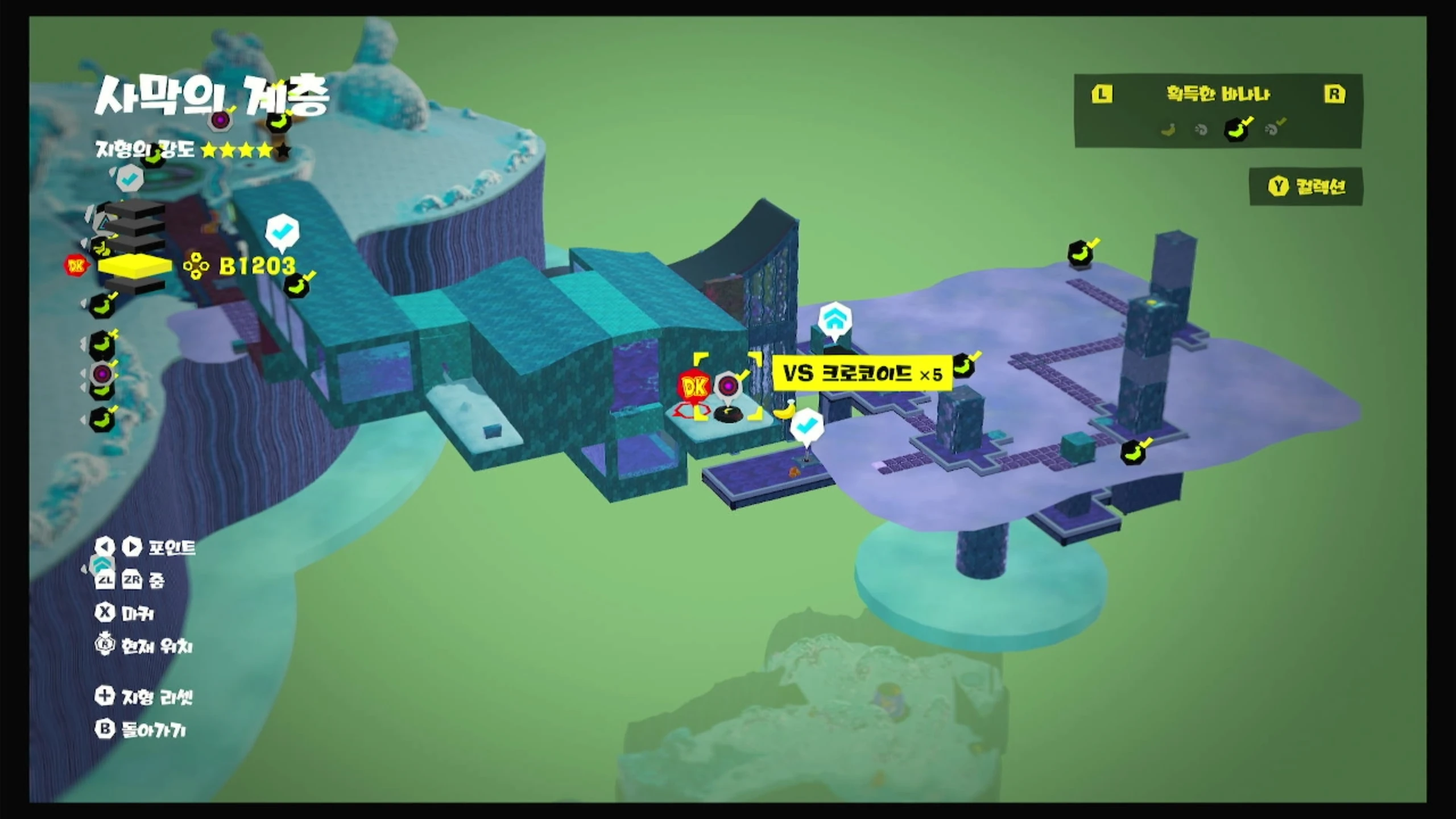Image resolution: width=1456 pixels, height=819 pixels.
Task: Select the active collected-banana filter icon
Action: point(1235,129)
